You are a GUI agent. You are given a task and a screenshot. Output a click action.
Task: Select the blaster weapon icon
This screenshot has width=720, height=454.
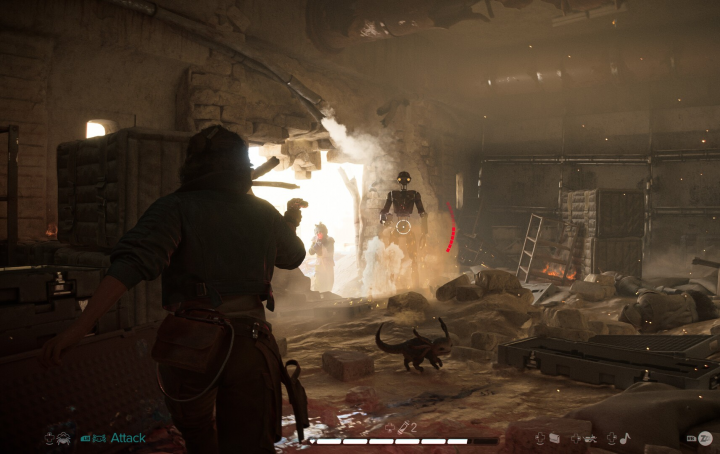(589, 438)
